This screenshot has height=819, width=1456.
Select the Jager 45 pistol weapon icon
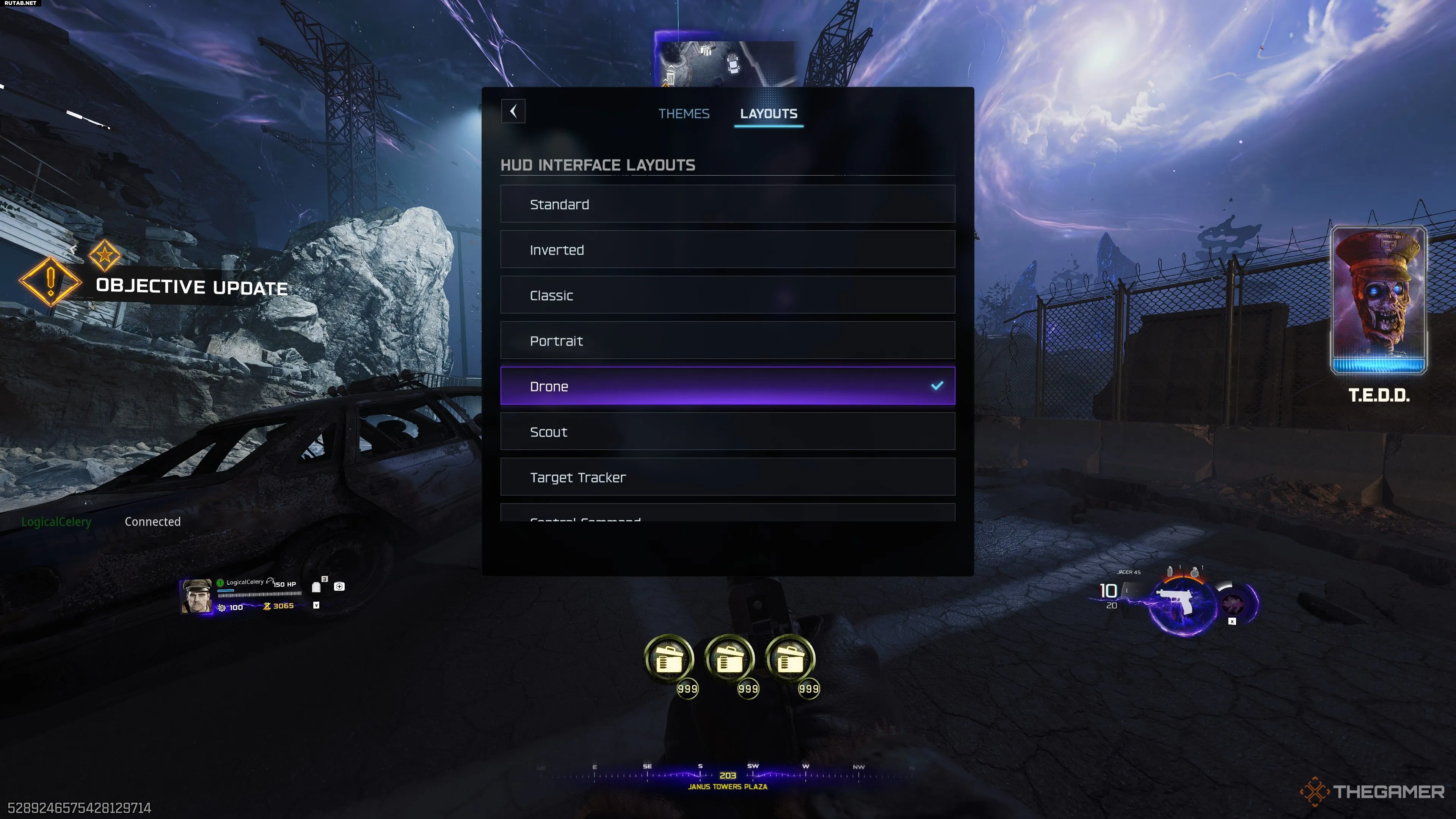(1177, 601)
